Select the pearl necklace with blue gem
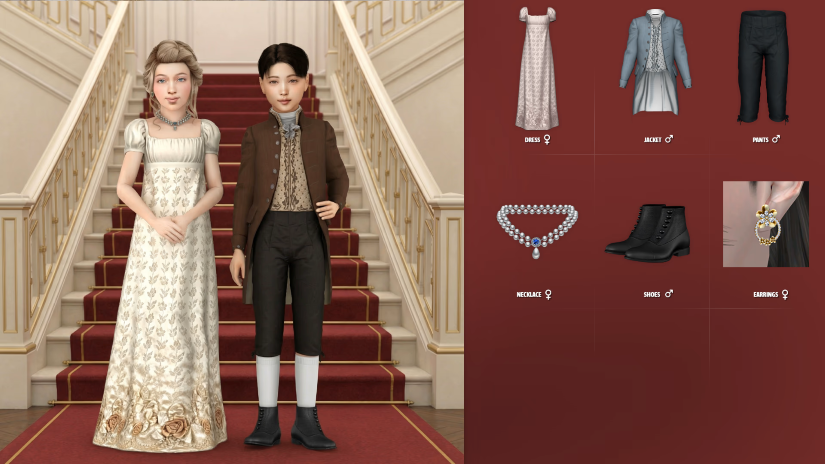 pyautogui.click(x=536, y=229)
